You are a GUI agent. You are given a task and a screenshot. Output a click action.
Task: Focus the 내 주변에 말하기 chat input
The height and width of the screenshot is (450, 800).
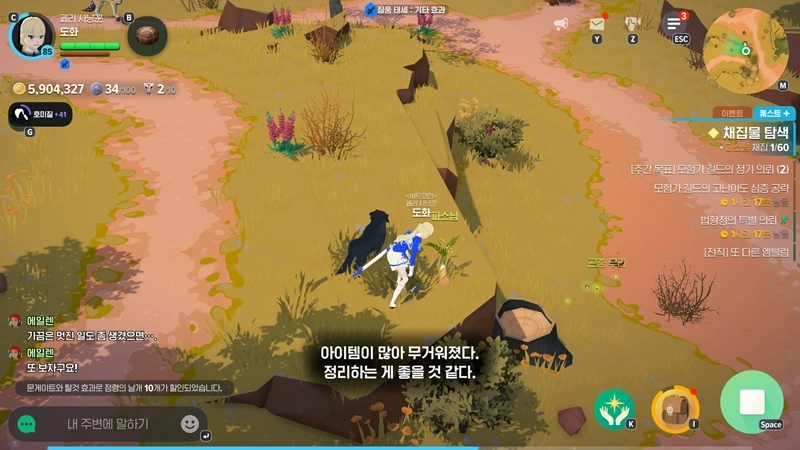pos(108,424)
